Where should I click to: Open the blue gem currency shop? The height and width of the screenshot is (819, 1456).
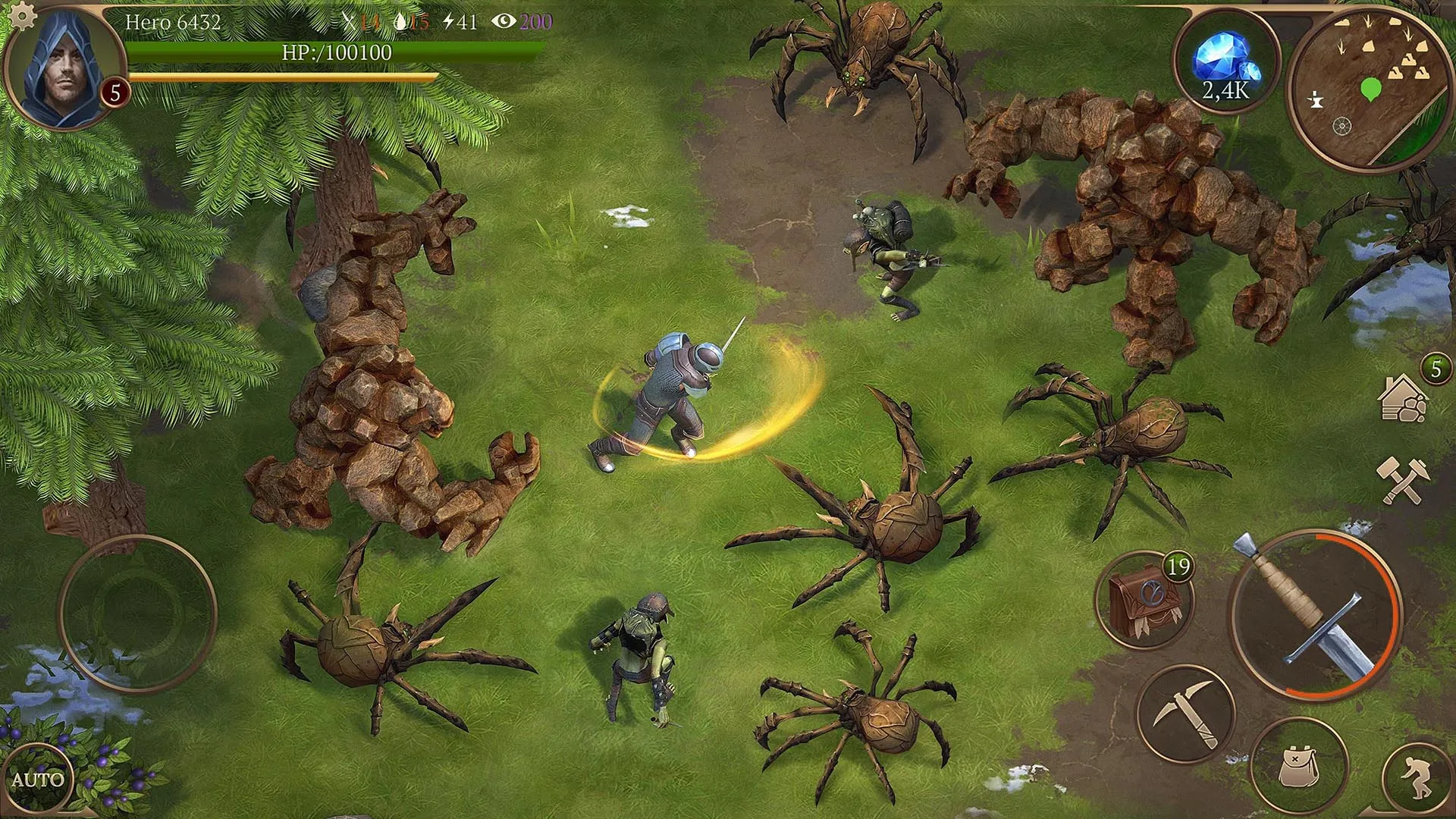coord(1225,61)
